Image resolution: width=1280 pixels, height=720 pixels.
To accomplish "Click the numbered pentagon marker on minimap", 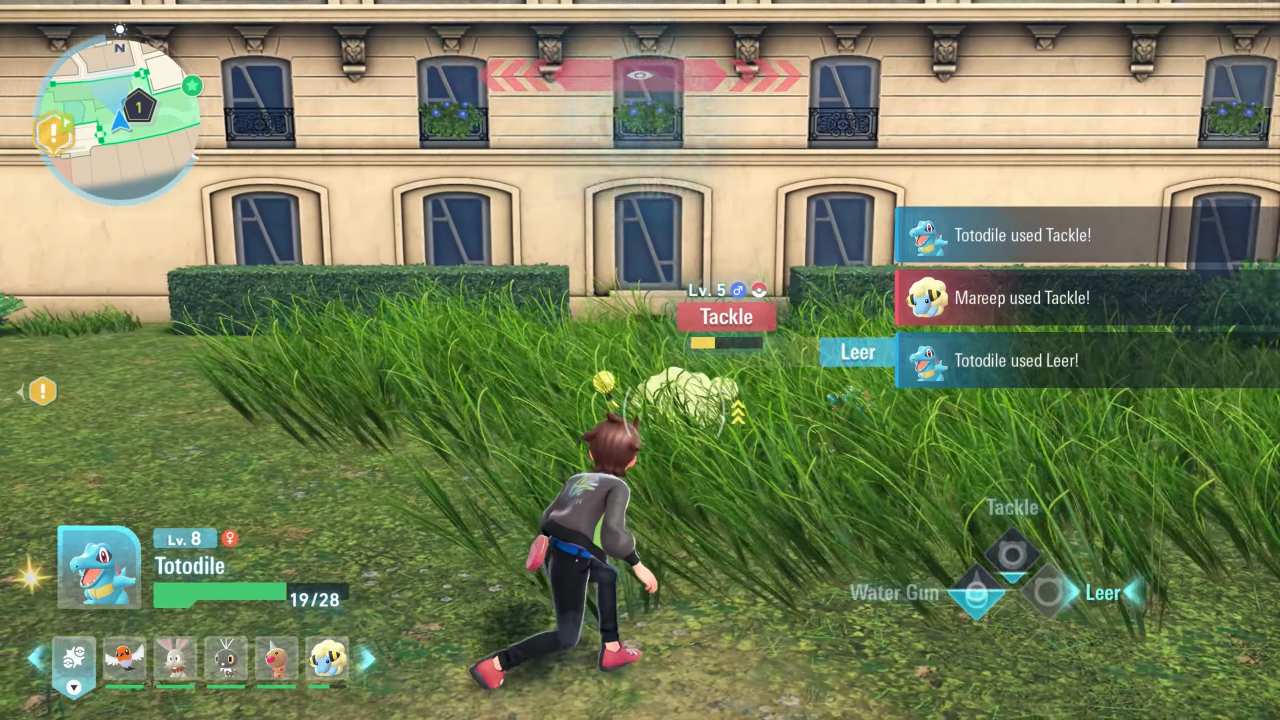I will (x=139, y=105).
